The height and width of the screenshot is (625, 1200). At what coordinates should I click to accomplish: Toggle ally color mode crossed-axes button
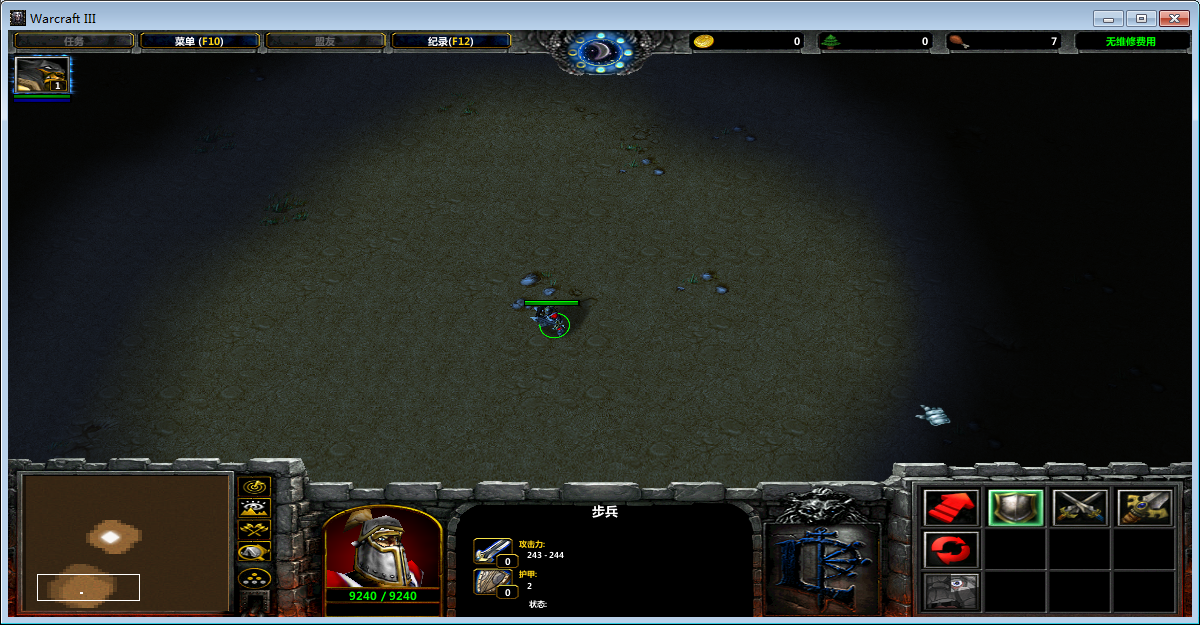tap(255, 529)
